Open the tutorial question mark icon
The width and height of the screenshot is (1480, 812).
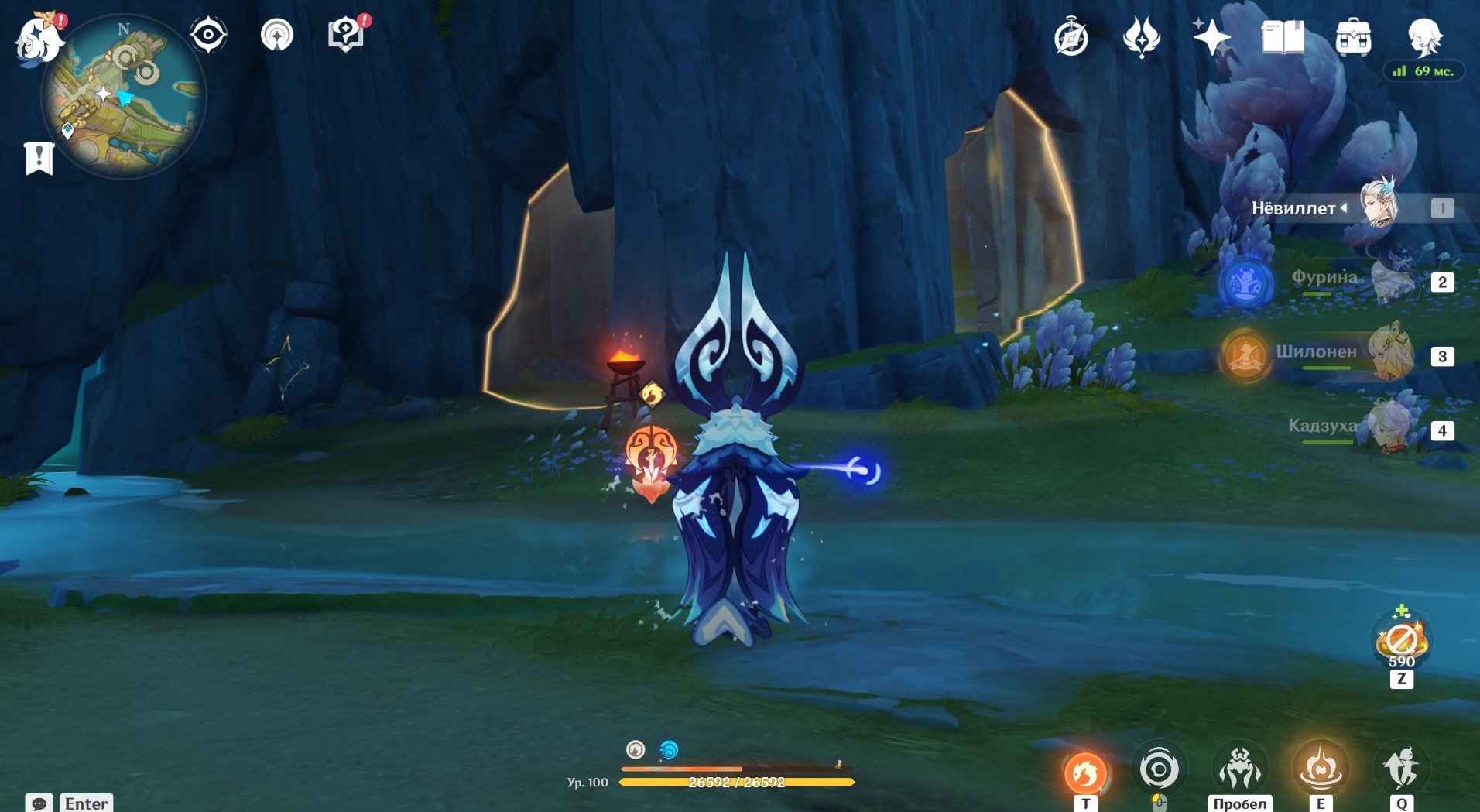click(345, 36)
